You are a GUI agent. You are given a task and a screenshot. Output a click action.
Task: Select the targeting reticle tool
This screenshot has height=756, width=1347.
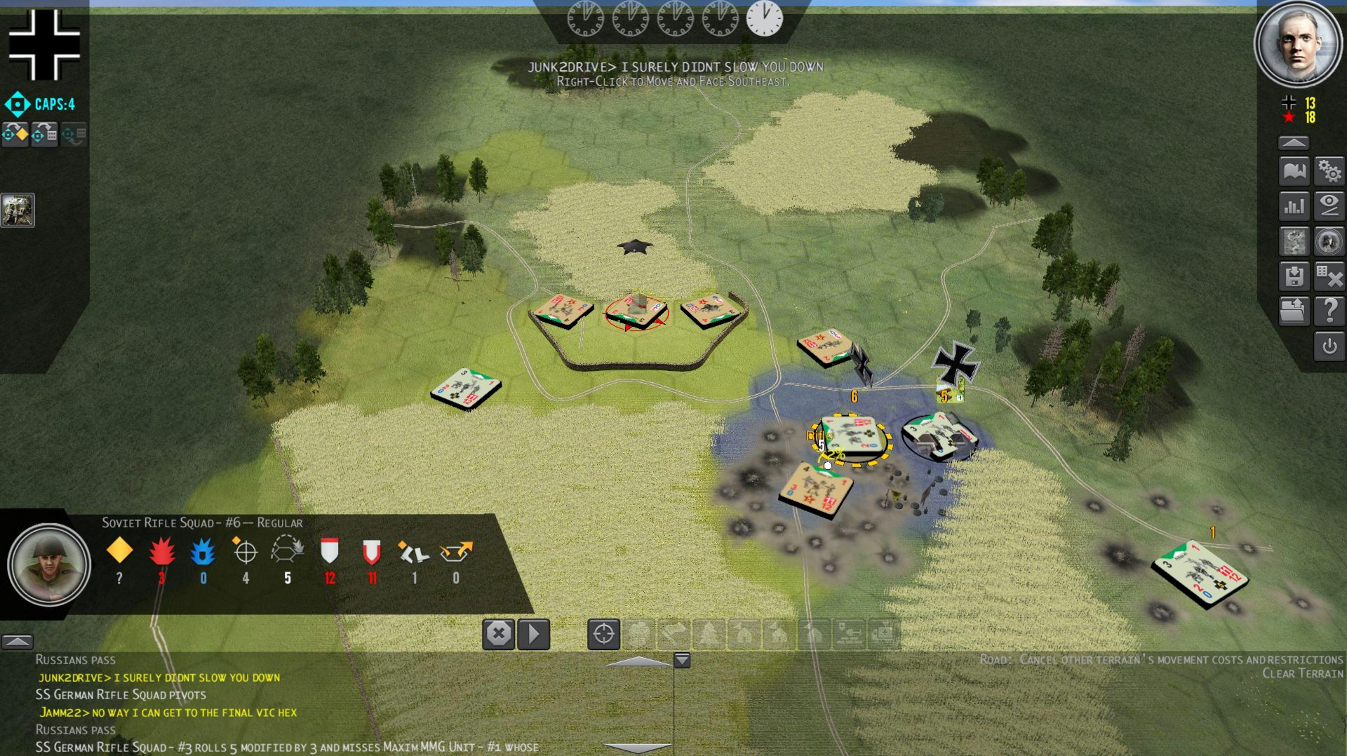602,632
